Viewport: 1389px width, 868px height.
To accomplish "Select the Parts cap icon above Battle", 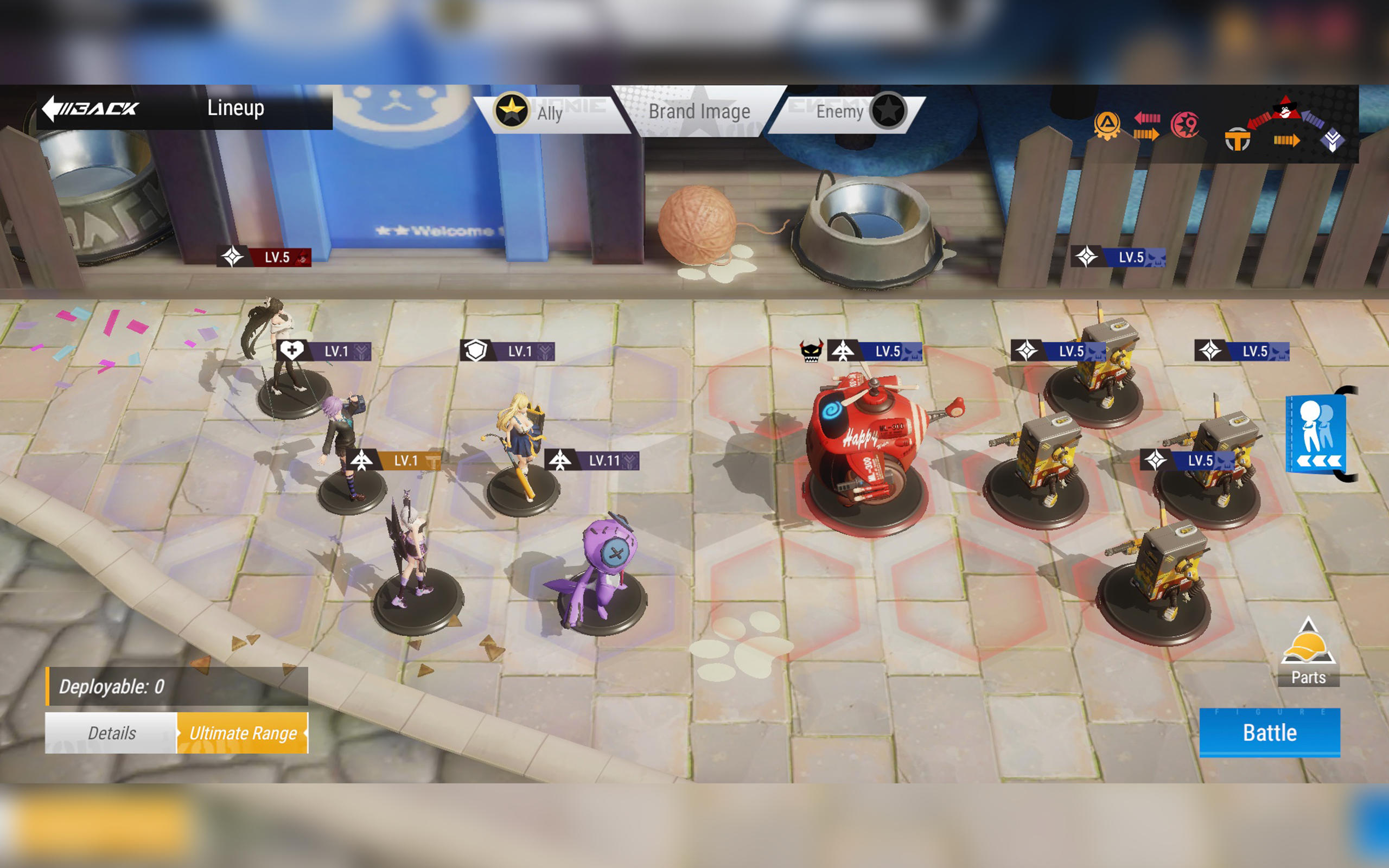I will [x=1309, y=646].
